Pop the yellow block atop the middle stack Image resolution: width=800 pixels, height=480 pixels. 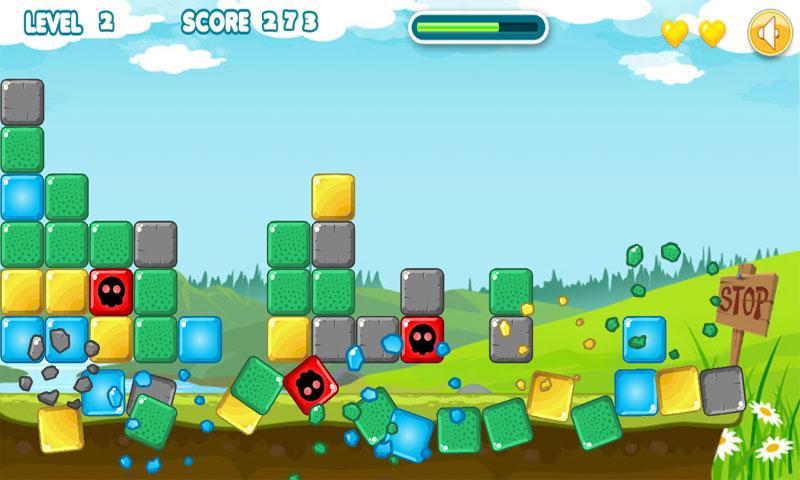[333, 196]
